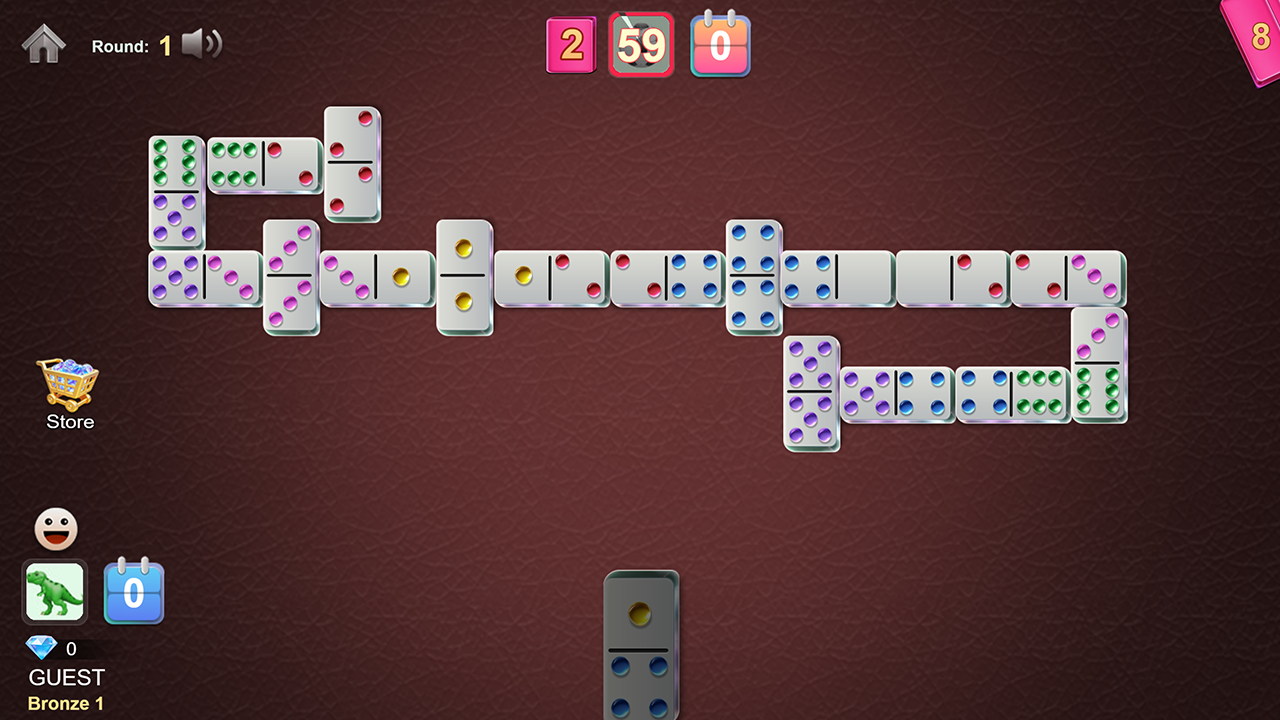Click the Store text label
The height and width of the screenshot is (720, 1280).
[69, 421]
